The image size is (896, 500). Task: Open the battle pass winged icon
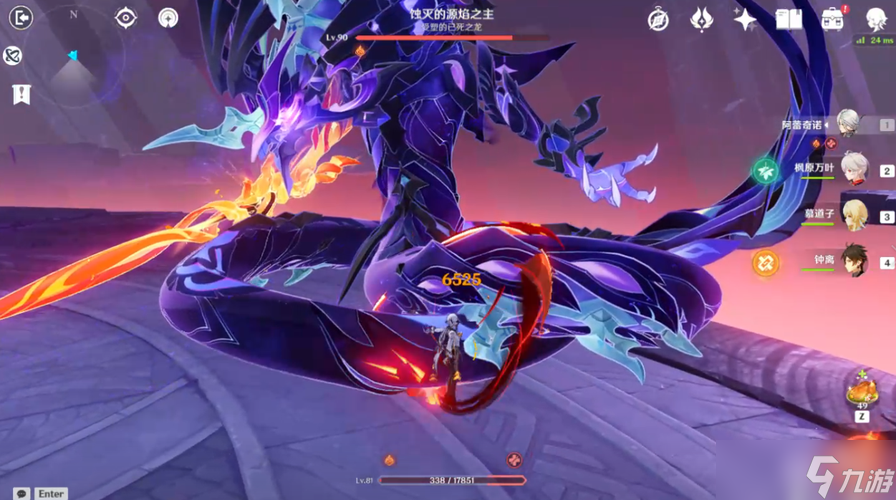(701, 19)
